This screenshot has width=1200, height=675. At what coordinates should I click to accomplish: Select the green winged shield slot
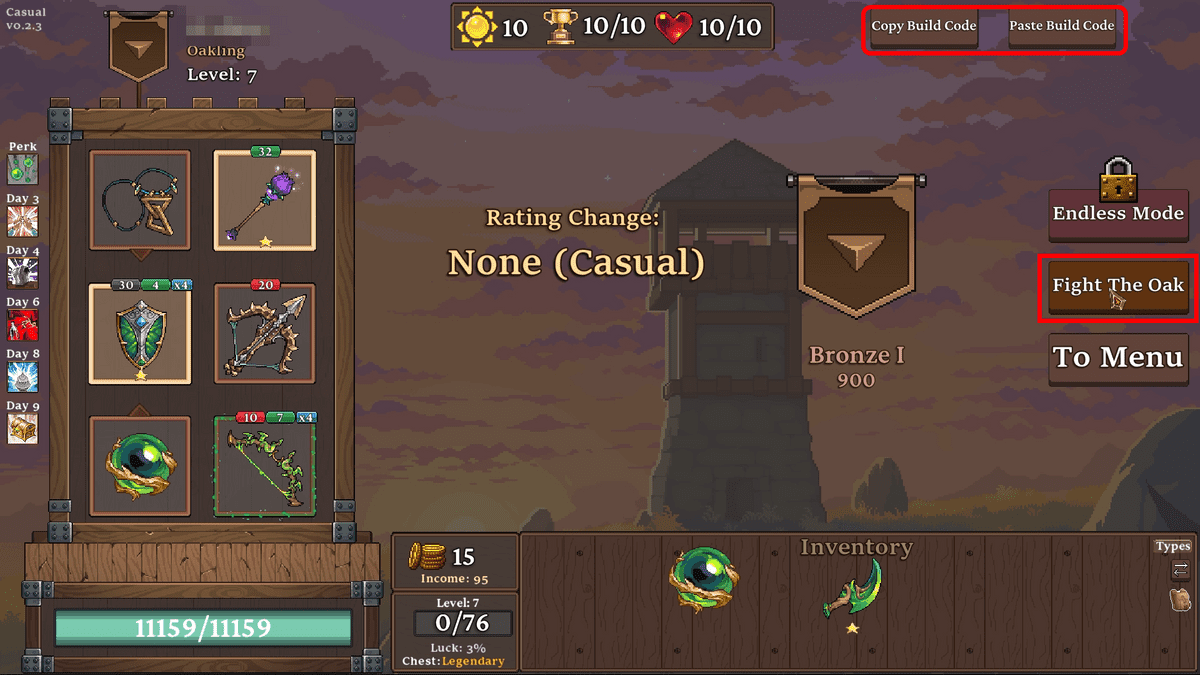(x=140, y=334)
